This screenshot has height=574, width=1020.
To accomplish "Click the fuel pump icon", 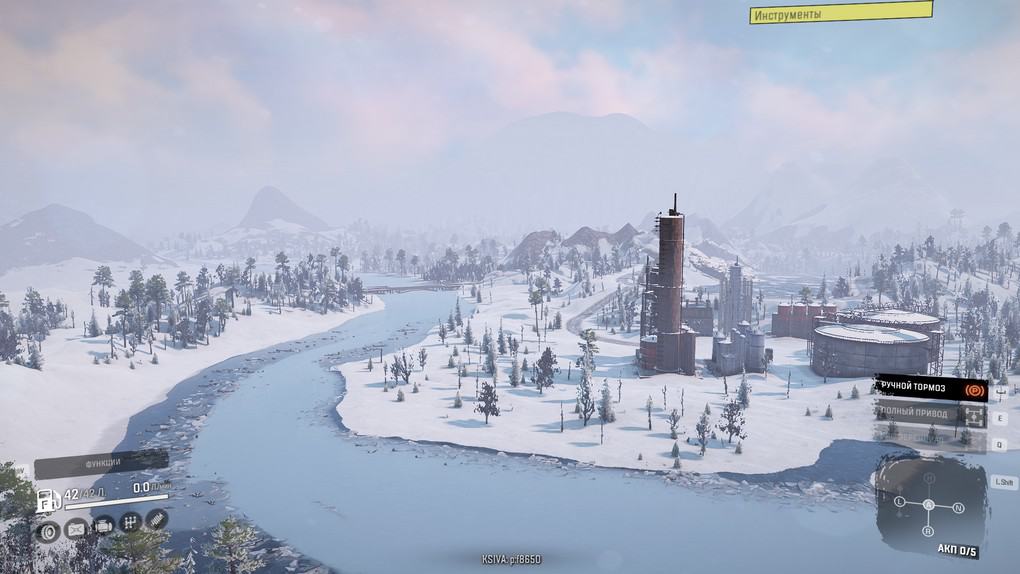I will click(47, 500).
